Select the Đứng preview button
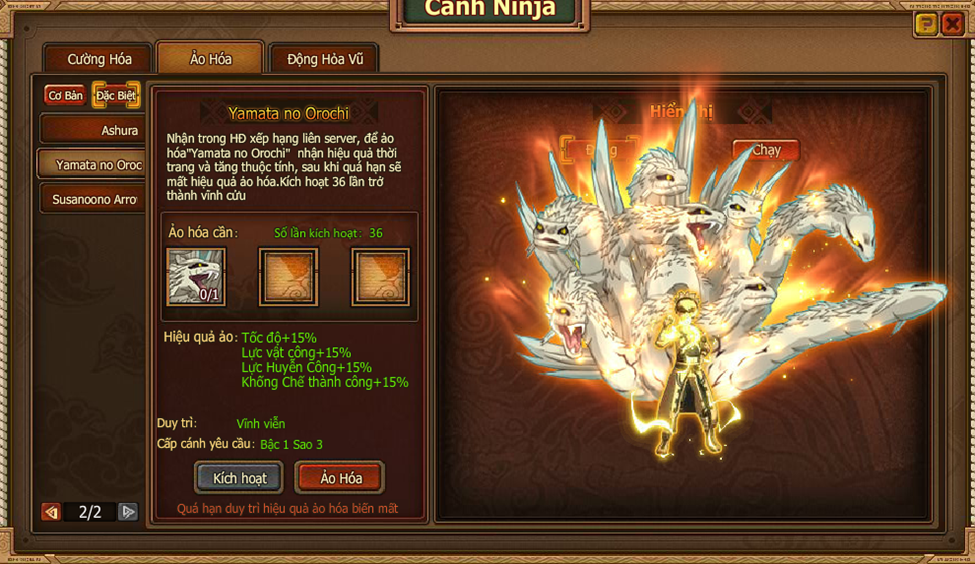Image resolution: width=975 pixels, height=564 pixels. point(600,150)
